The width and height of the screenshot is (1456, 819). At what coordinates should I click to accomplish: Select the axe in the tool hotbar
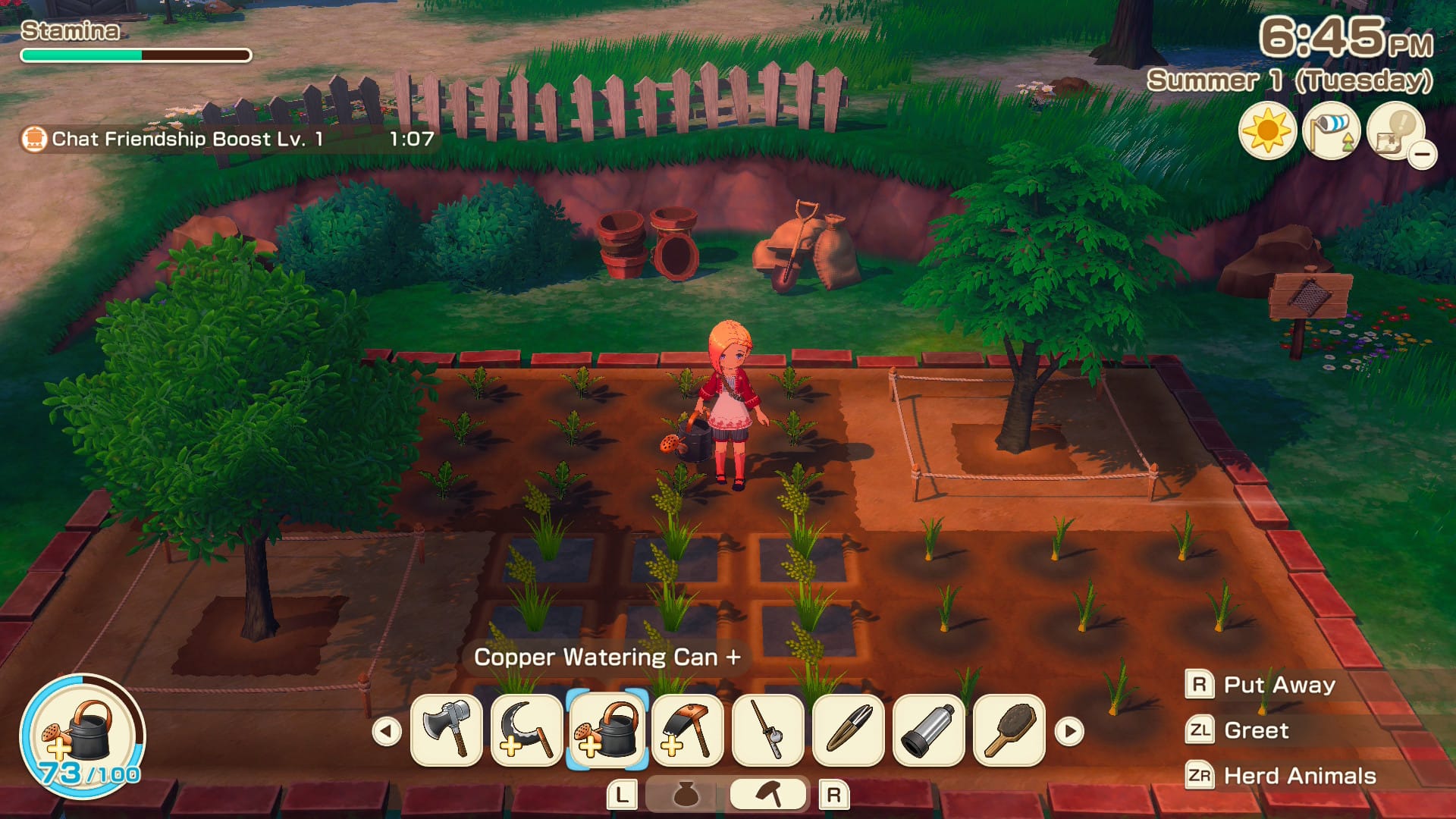click(x=447, y=730)
